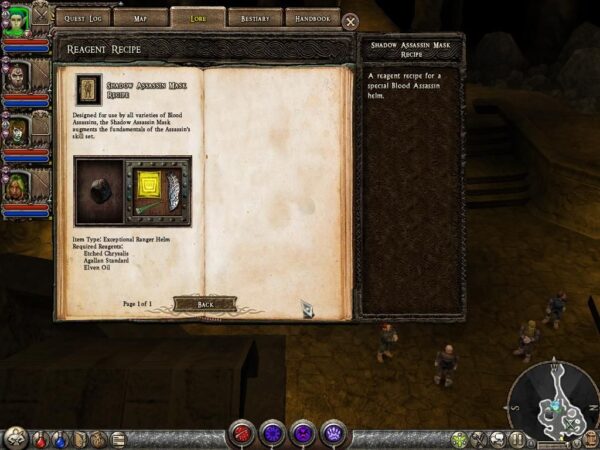
Task: Click the Shadow Assassin Mask recipe icon
Action: click(88, 89)
